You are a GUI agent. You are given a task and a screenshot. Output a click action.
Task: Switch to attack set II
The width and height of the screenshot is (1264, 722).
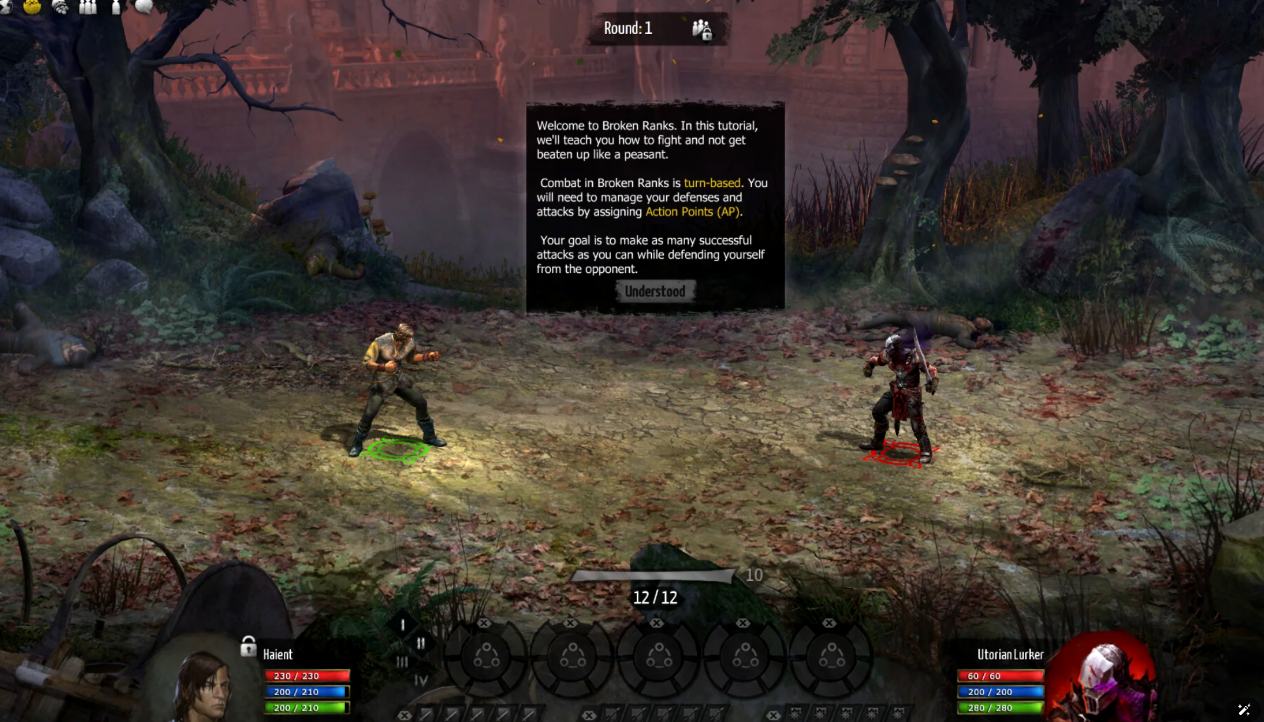click(421, 643)
